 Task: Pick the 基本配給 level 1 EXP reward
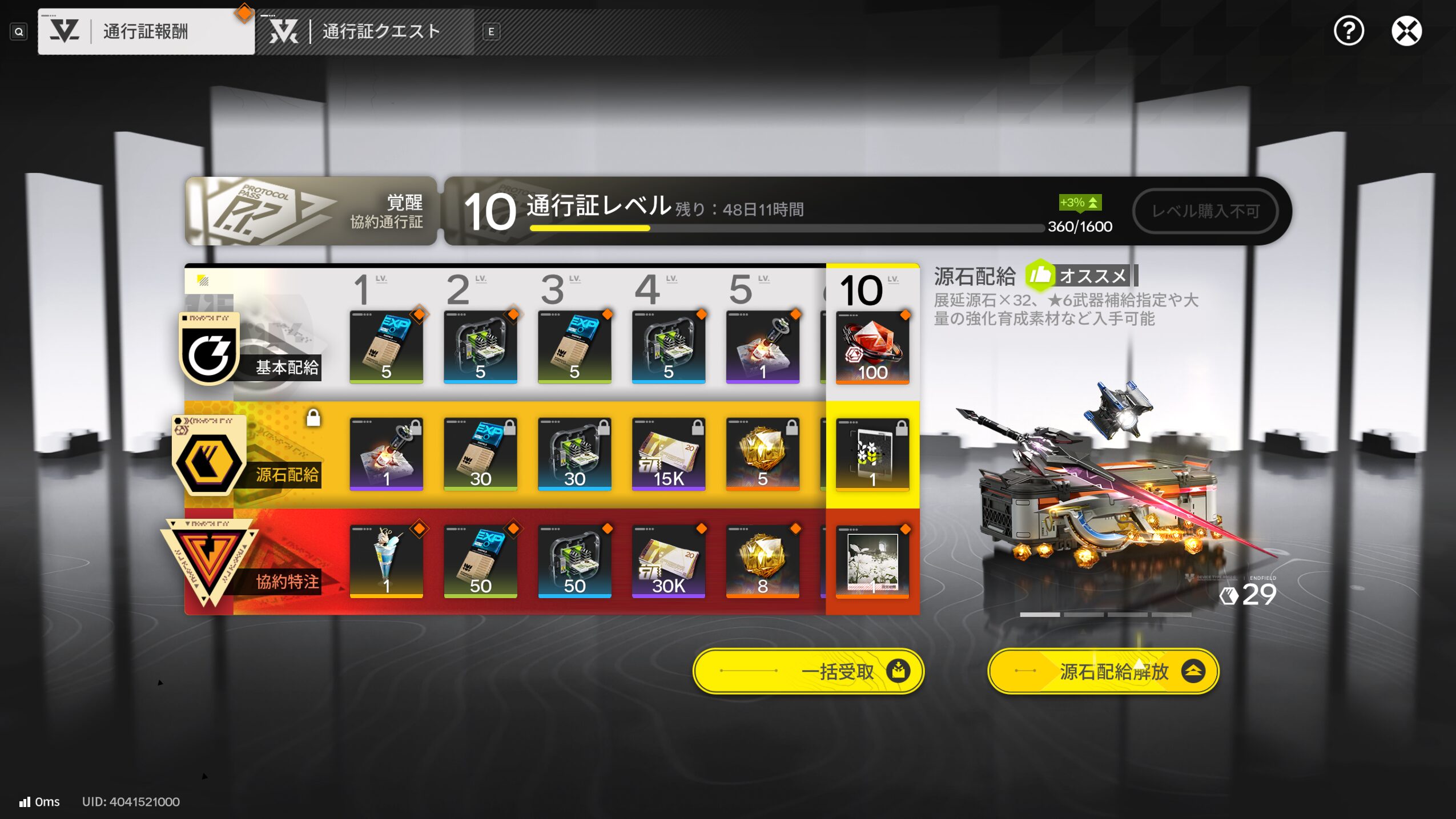pyautogui.click(x=386, y=347)
